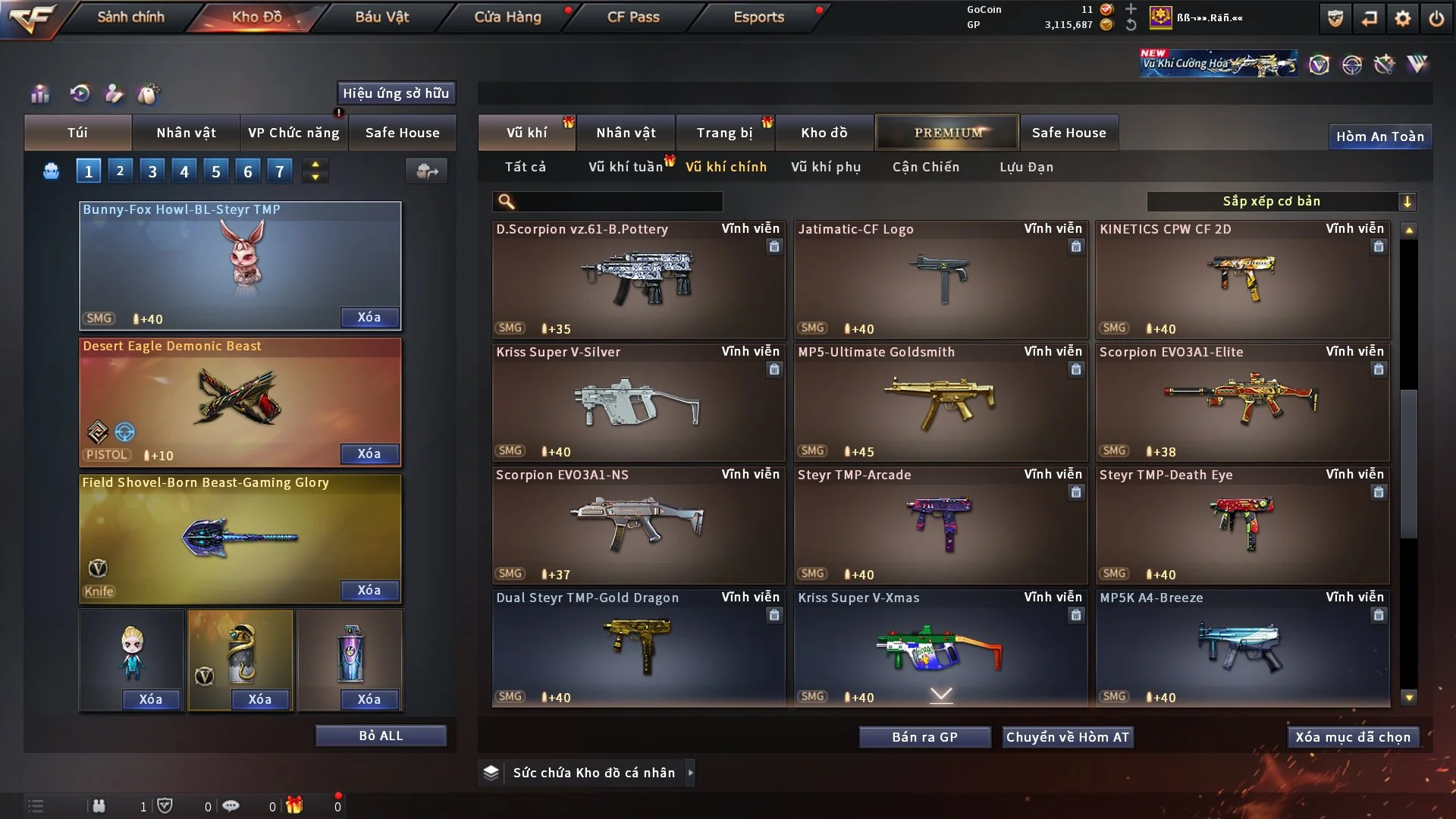Image resolution: width=1456 pixels, height=819 pixels.
Task: Choose the Kriss Super V-Silver weapon
Action: 638,402
